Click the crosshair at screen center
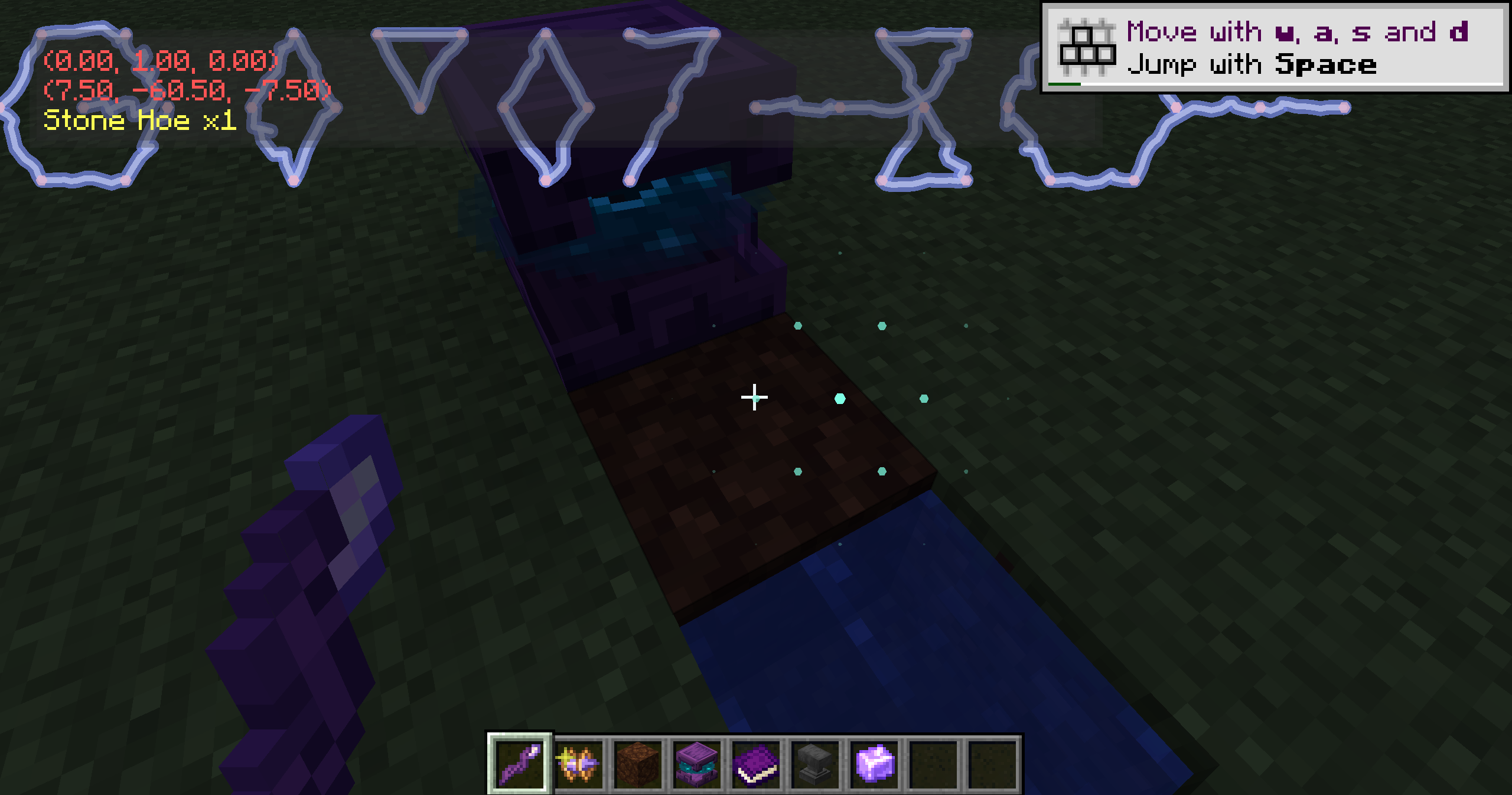 point(755,398)
